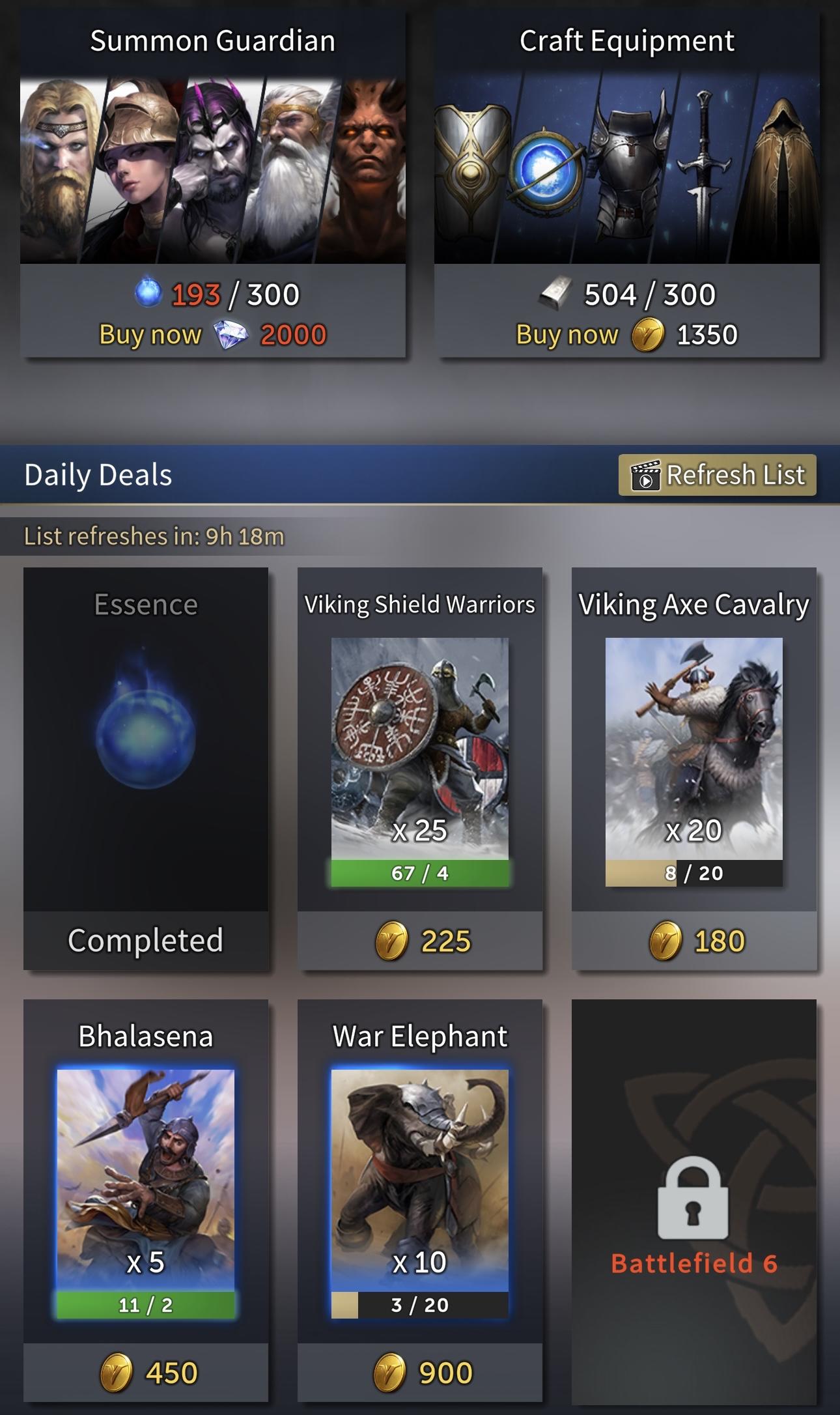
Task: Click the Refresh List button
Action: [715, 475]
